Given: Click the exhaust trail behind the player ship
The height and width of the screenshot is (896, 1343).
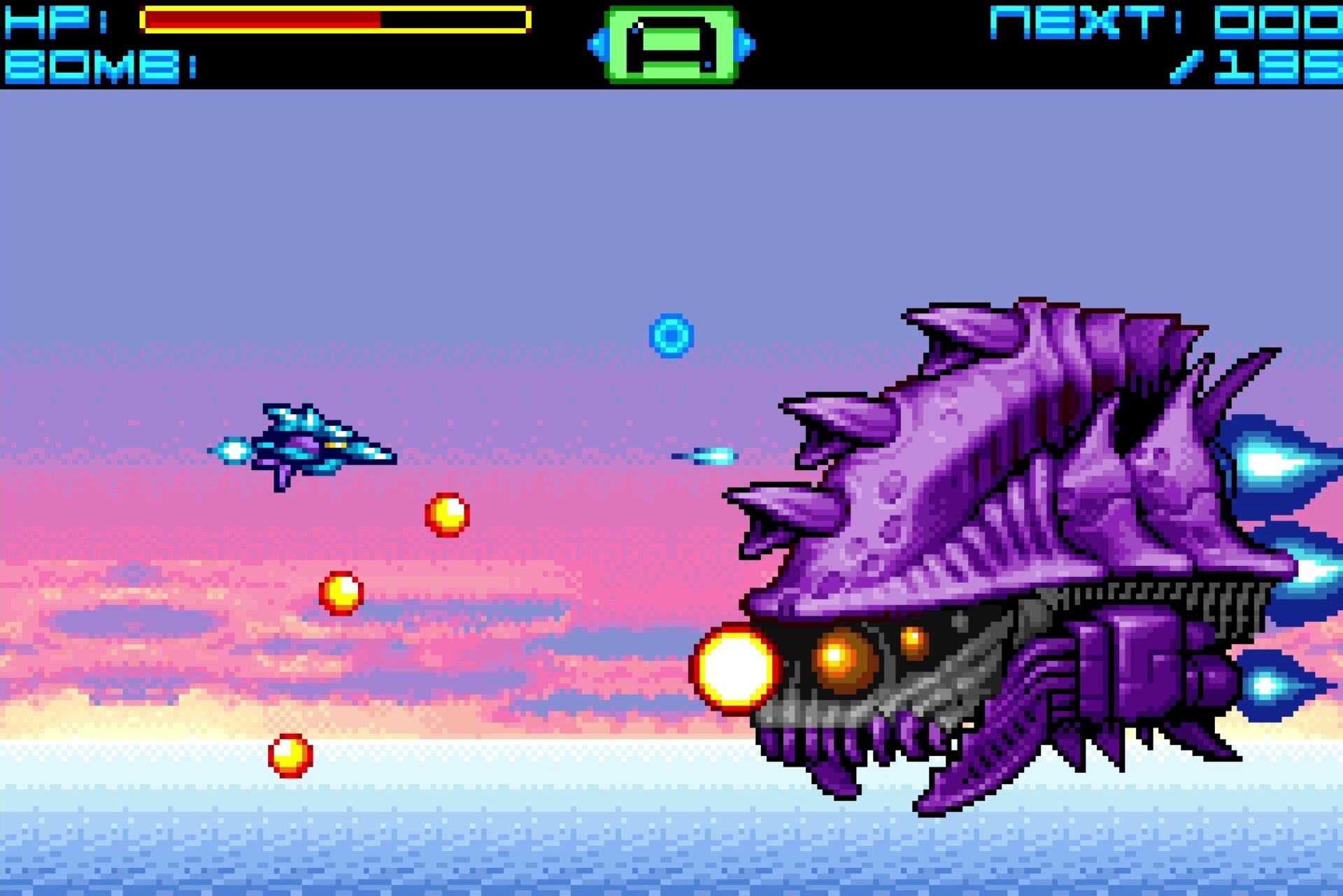Looking at the screenshot, I should [234, 451].
